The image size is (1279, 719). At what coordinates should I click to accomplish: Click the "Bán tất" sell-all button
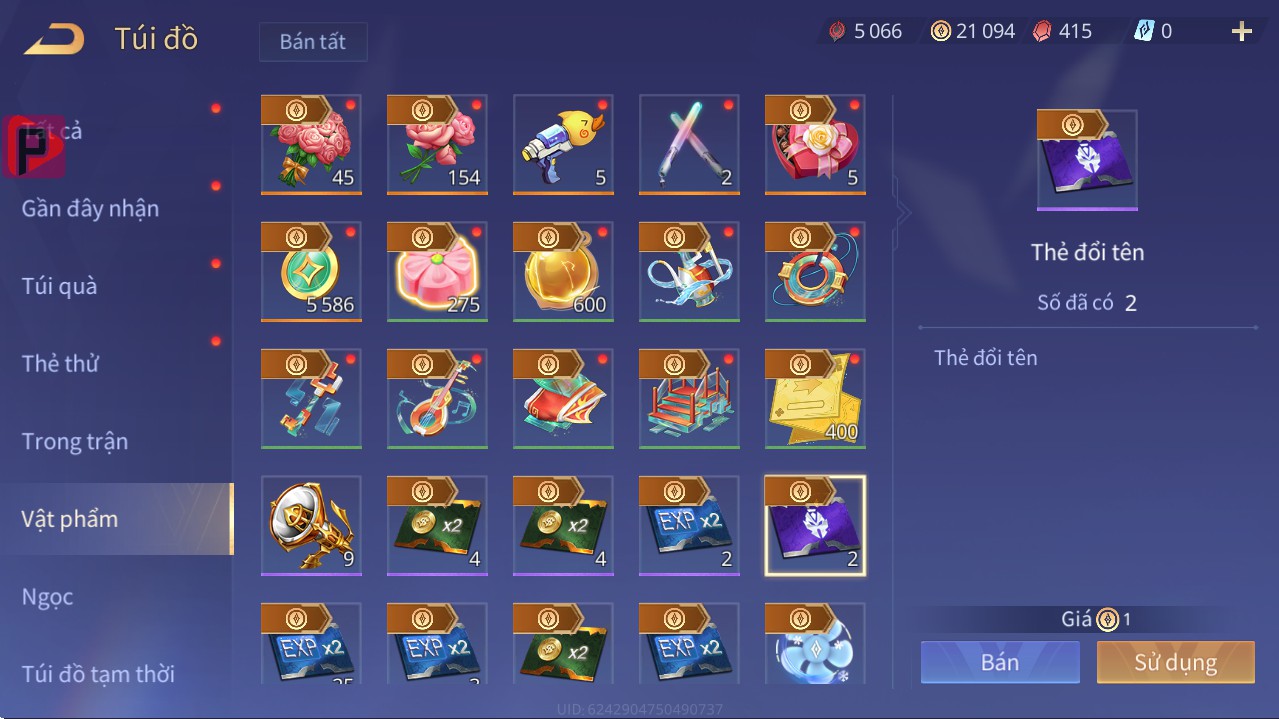pos(313,42)
